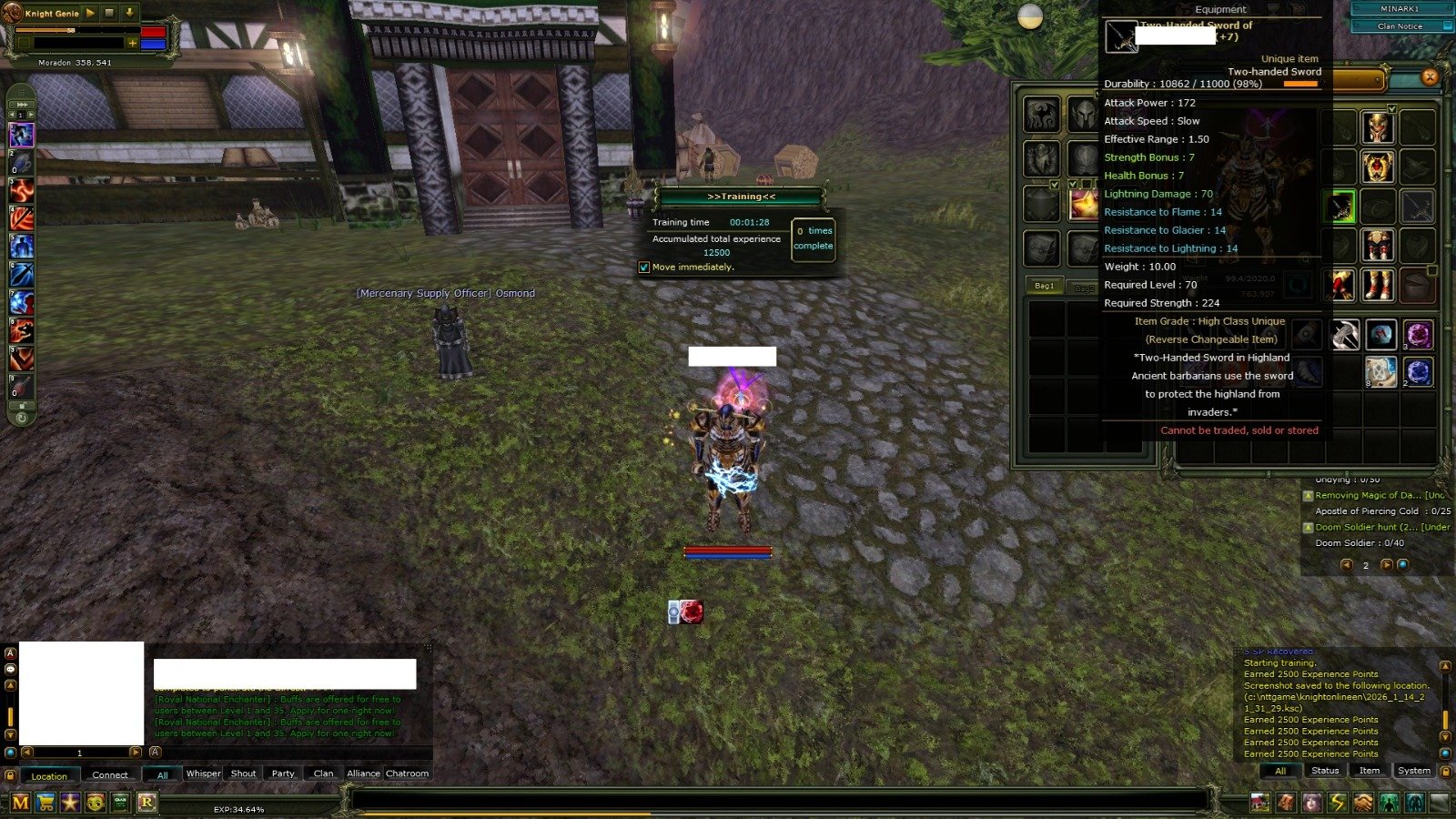This screenshot has width=1456, height=819.
Task: Click the M premium service icon in taskbar
Action: click(x=20, y=803)
